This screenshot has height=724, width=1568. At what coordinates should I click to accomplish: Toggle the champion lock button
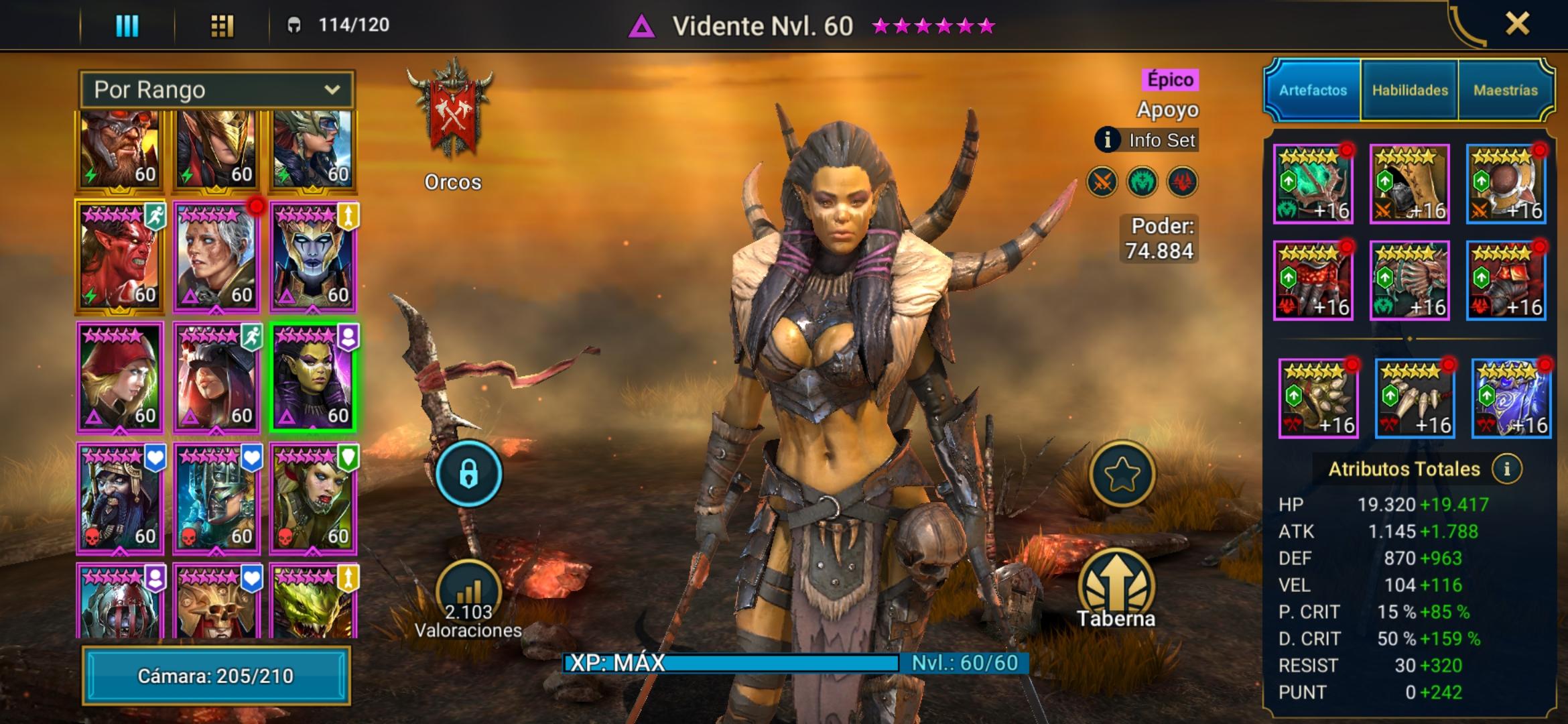point(468,474)
